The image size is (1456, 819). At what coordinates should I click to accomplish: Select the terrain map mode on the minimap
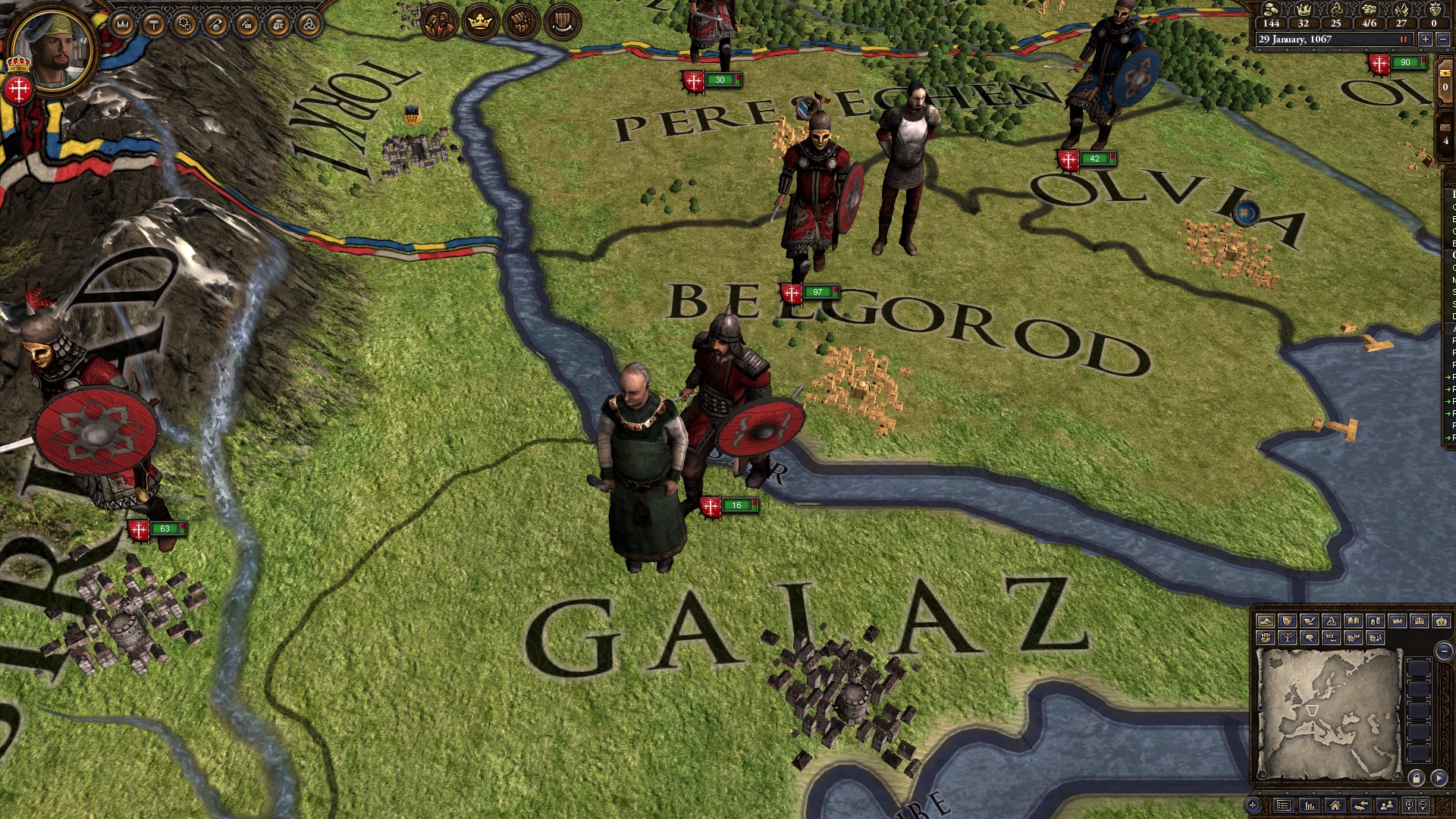(1266, 621)
